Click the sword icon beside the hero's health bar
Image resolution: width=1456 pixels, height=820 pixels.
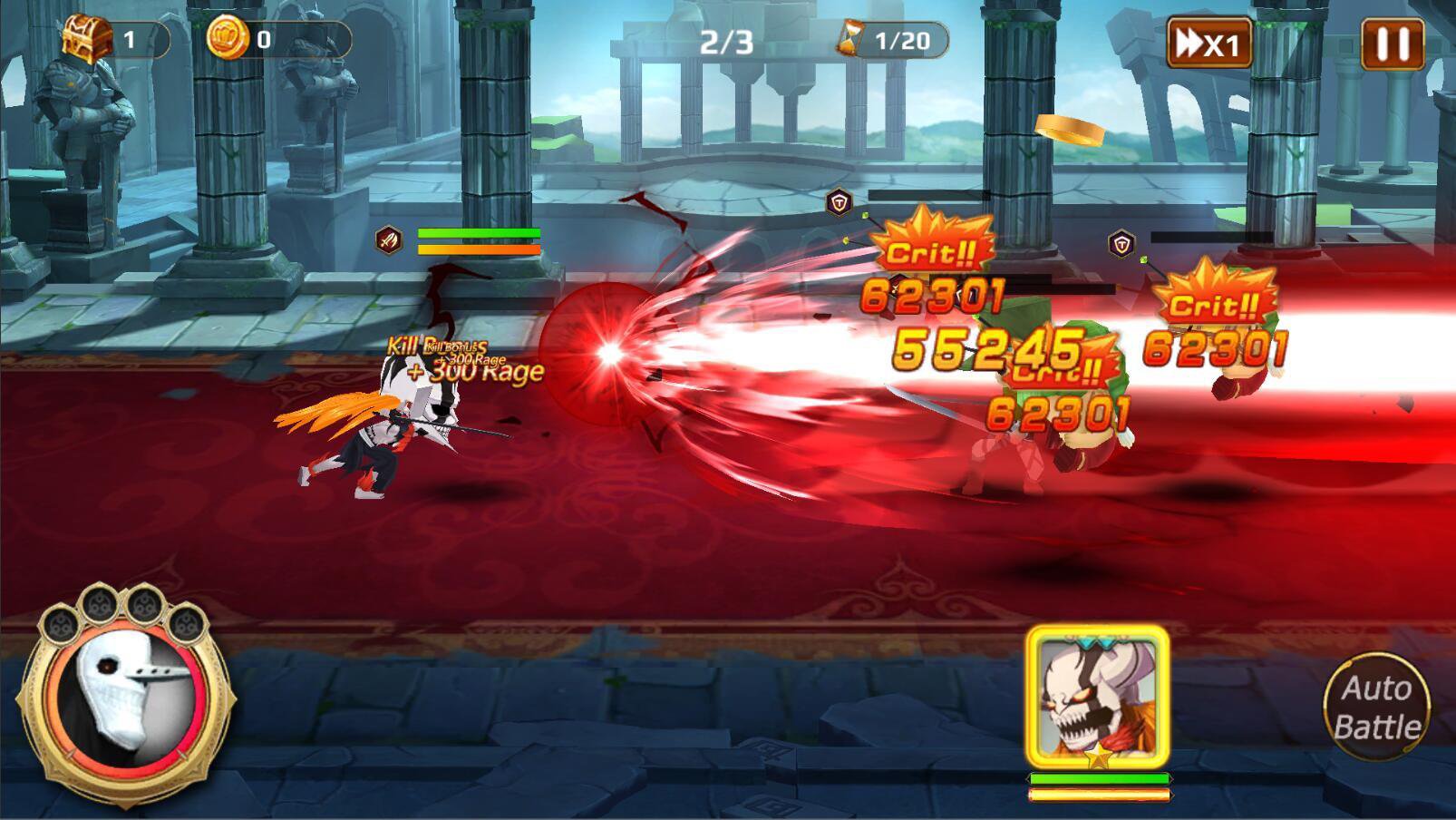click(x=388, y=239)
